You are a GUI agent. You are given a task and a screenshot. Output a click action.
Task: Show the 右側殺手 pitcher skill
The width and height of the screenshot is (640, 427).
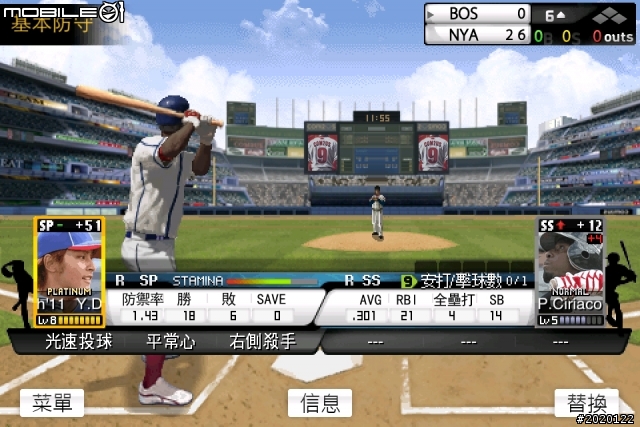[262, 341]
